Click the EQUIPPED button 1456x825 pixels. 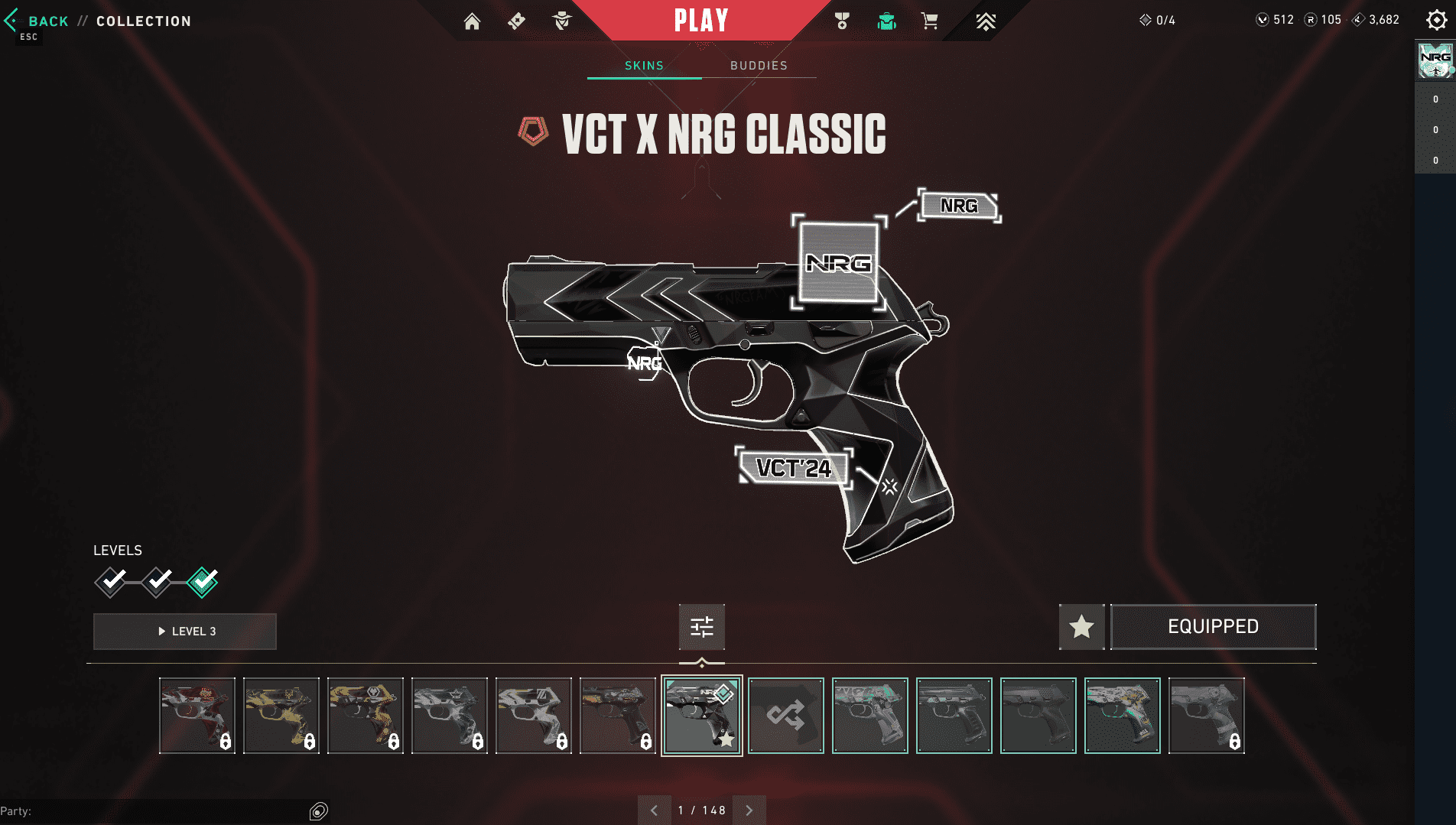tap(1213, 626)
